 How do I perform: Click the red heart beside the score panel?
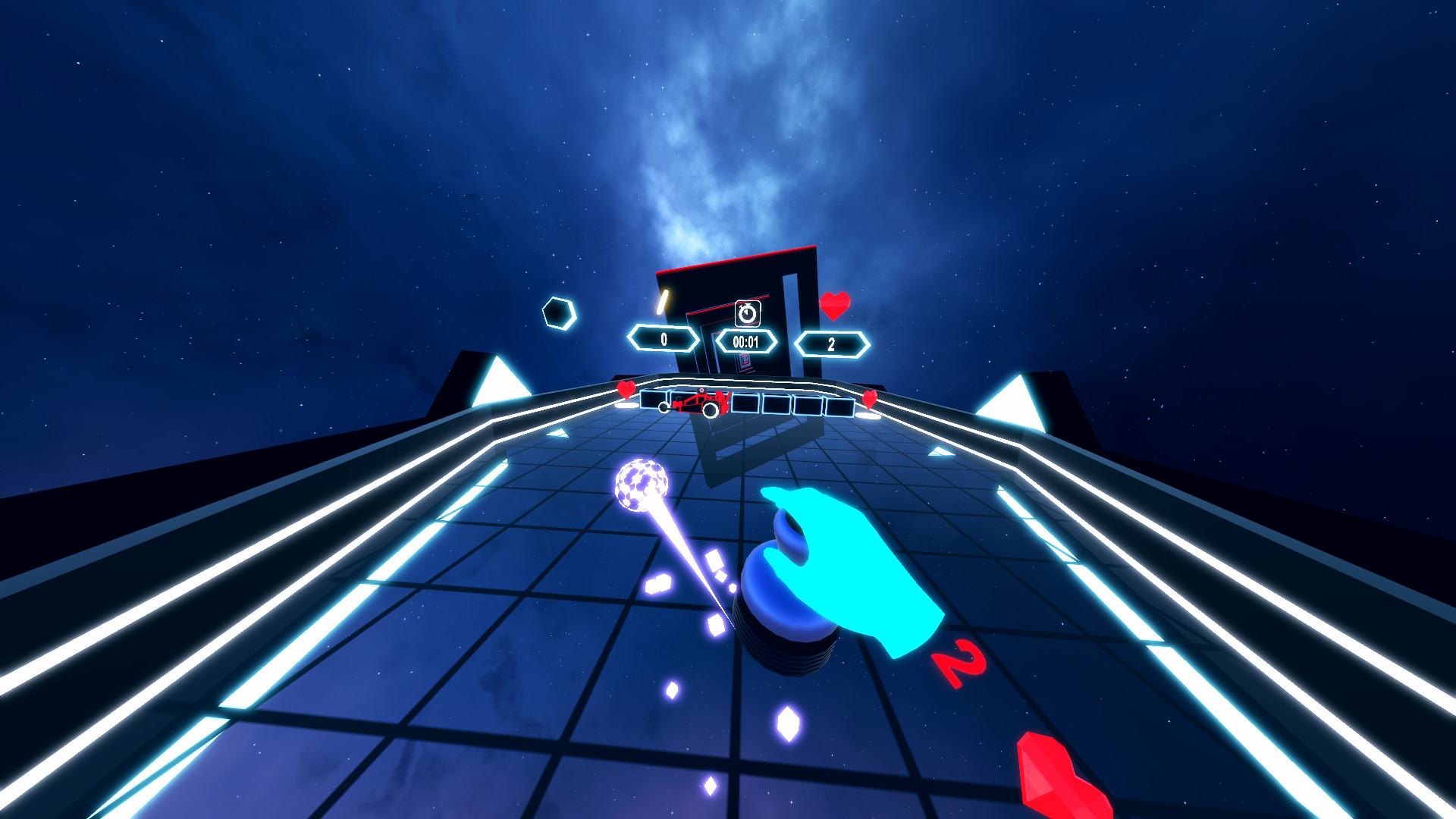[834, 306]
